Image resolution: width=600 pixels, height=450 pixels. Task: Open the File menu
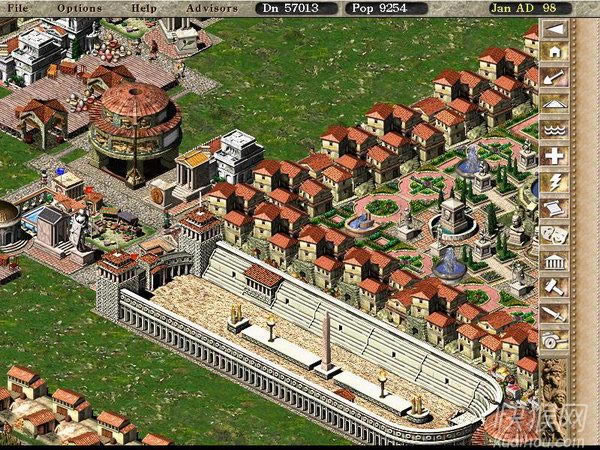point(20,8)
